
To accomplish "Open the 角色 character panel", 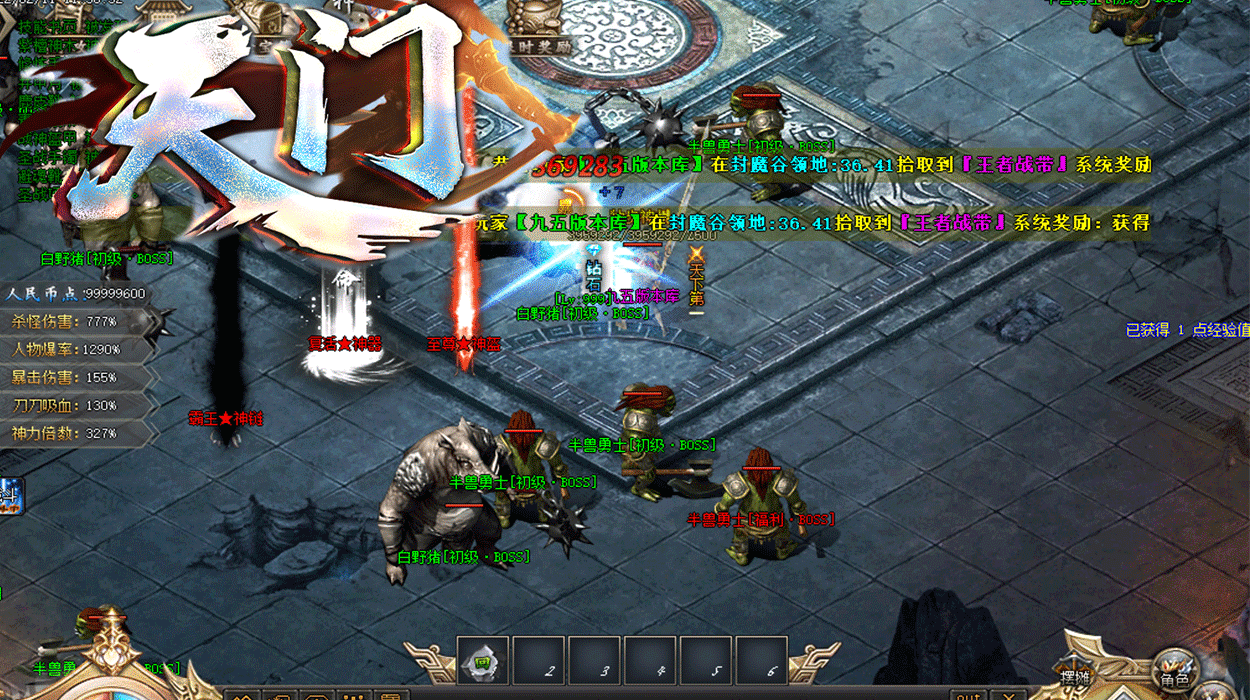I will [x=1173, y=669].
